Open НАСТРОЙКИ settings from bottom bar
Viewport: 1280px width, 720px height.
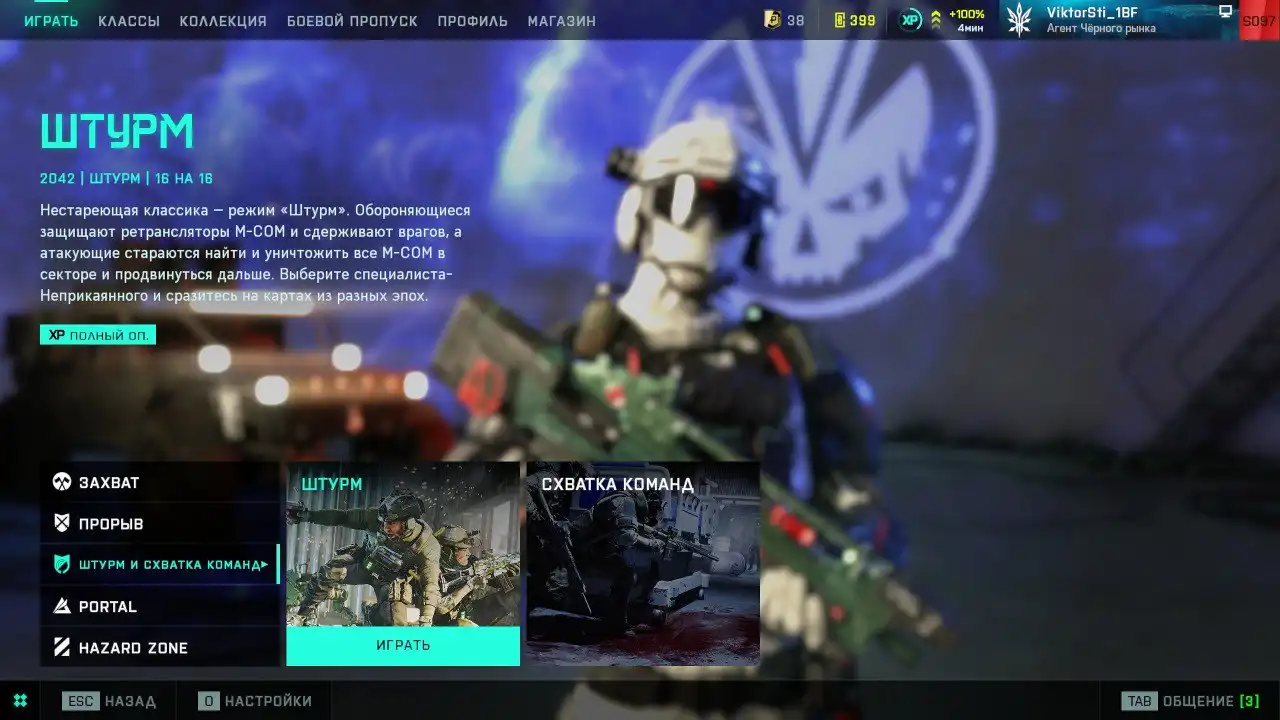(255, 701)
